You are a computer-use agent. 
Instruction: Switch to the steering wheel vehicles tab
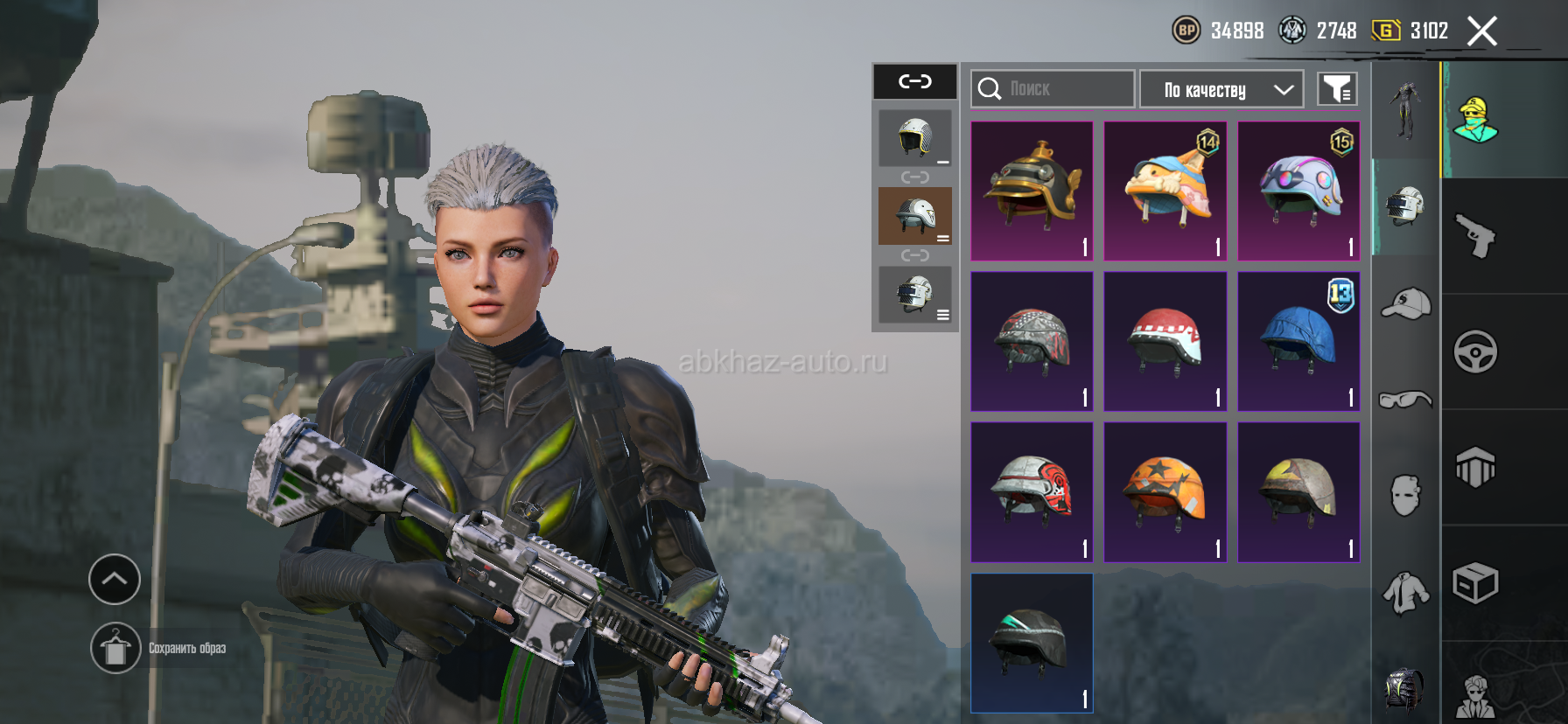[x=1475, y=352]
